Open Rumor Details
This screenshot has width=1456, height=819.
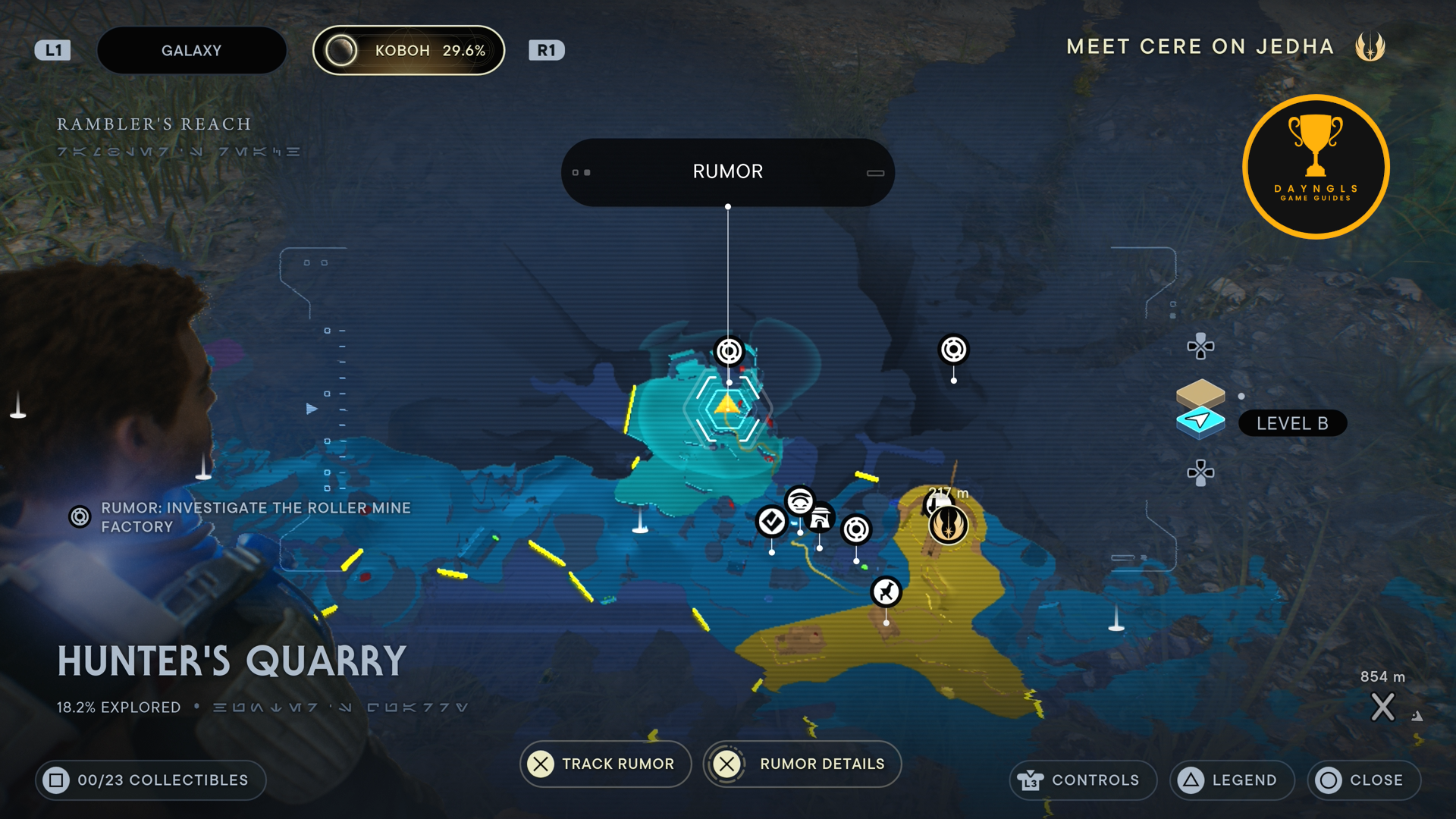[x=802, y=764]
